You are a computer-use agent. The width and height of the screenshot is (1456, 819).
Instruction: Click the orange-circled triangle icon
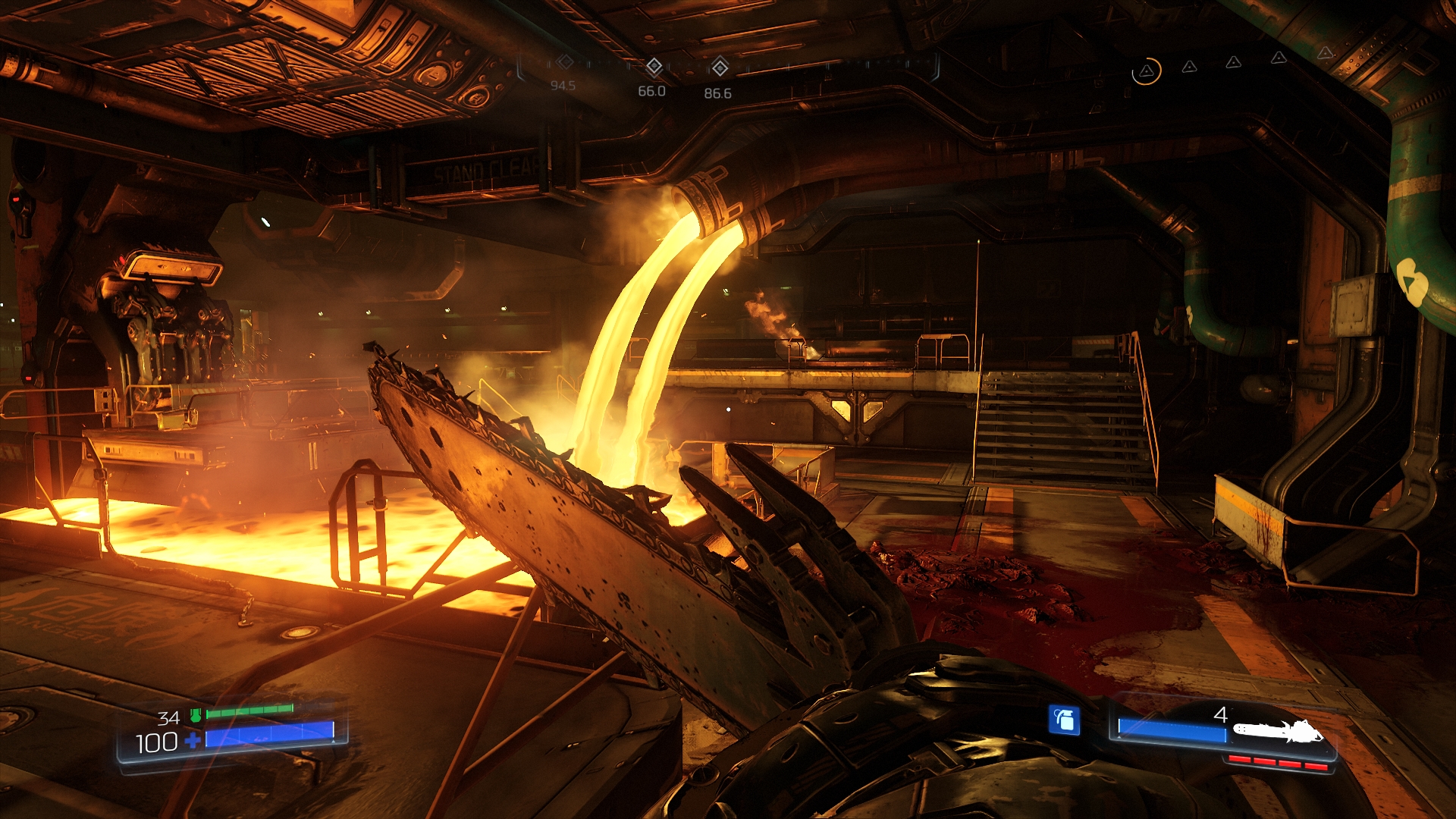[1146, 71]
